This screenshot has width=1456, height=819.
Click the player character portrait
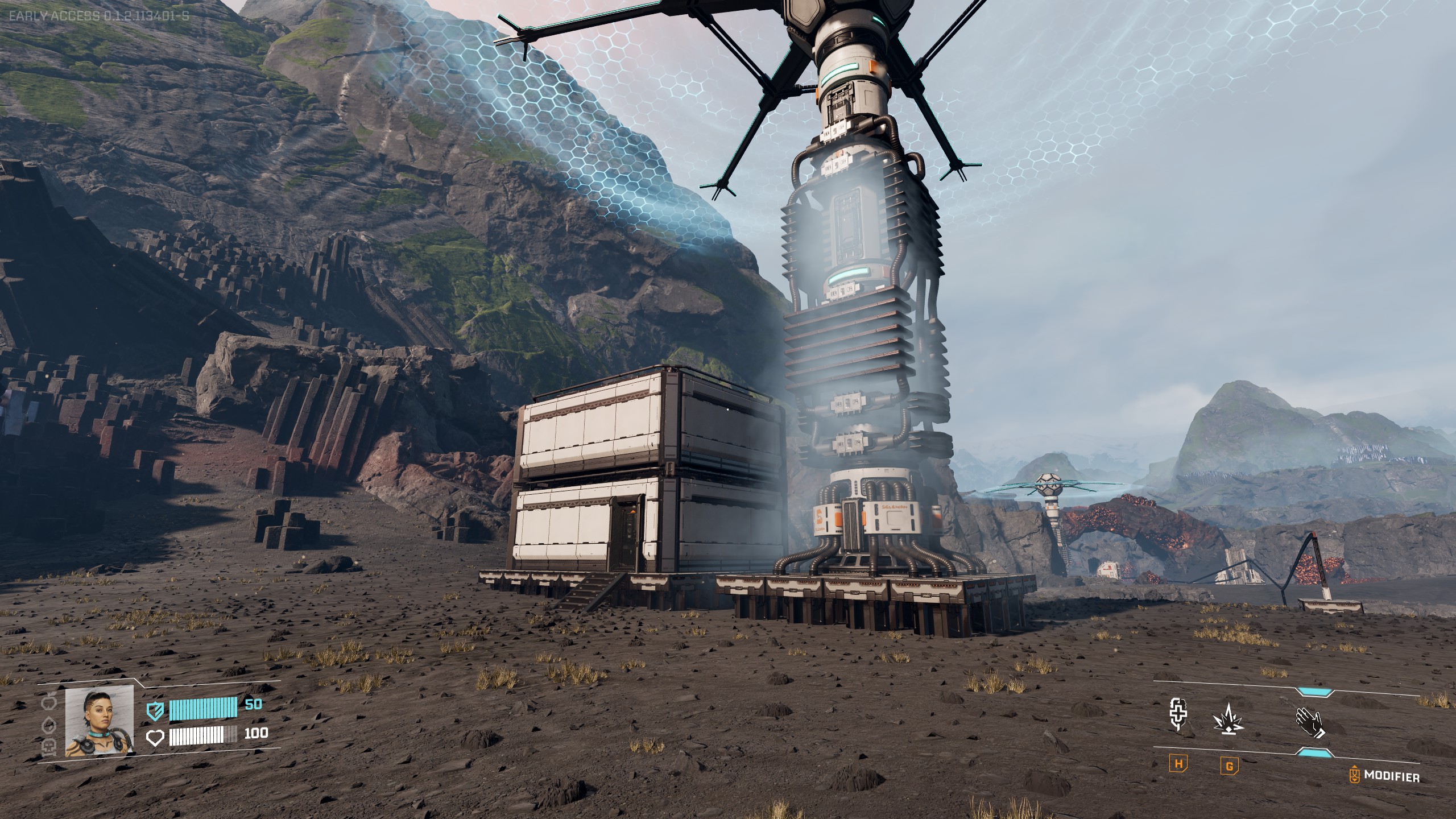100,721
